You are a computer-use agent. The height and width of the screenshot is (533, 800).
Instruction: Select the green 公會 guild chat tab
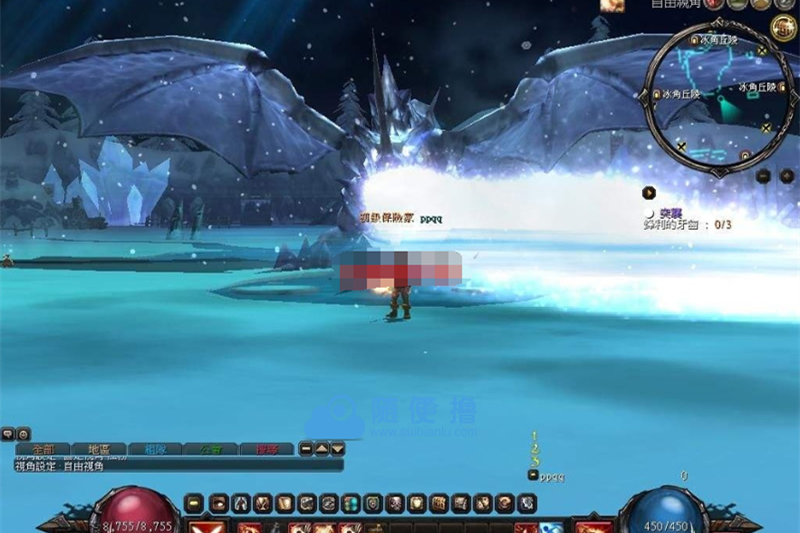tap(212, 450)
